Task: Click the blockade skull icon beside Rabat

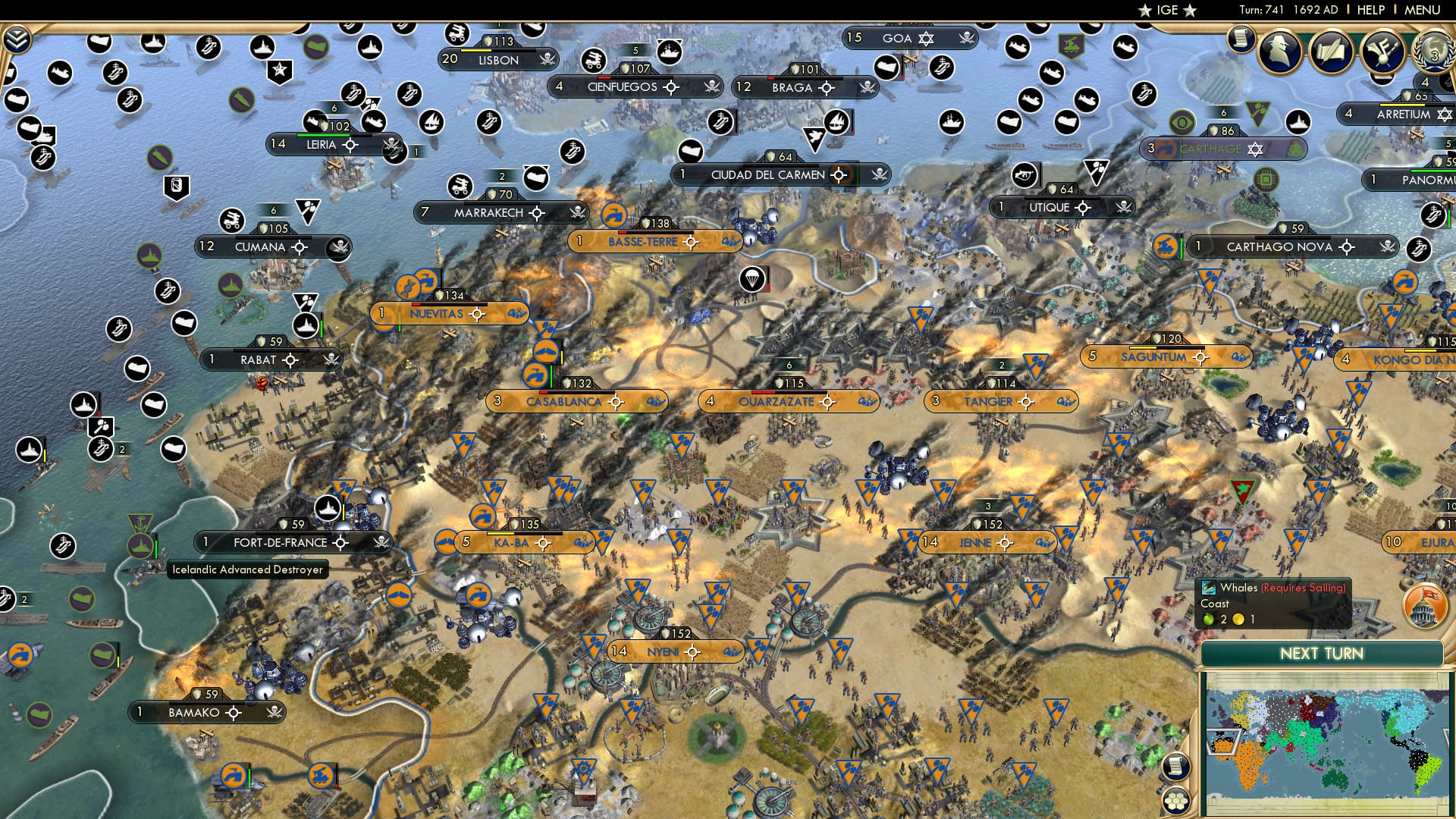Action: pyautogui.click(x=329, y=359)
